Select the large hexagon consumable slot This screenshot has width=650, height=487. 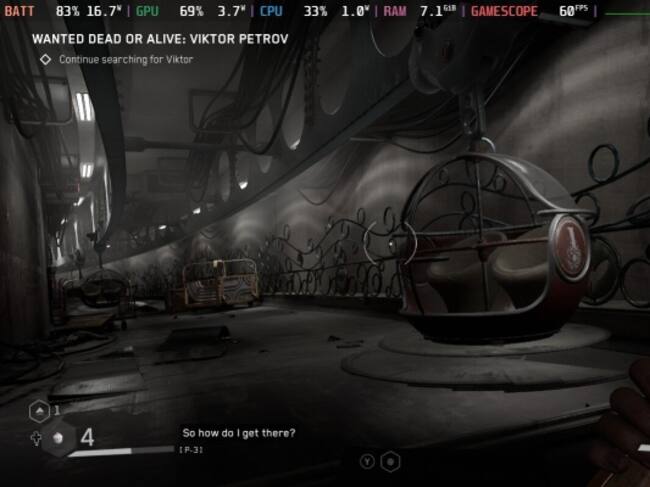(x=57, y=438)
